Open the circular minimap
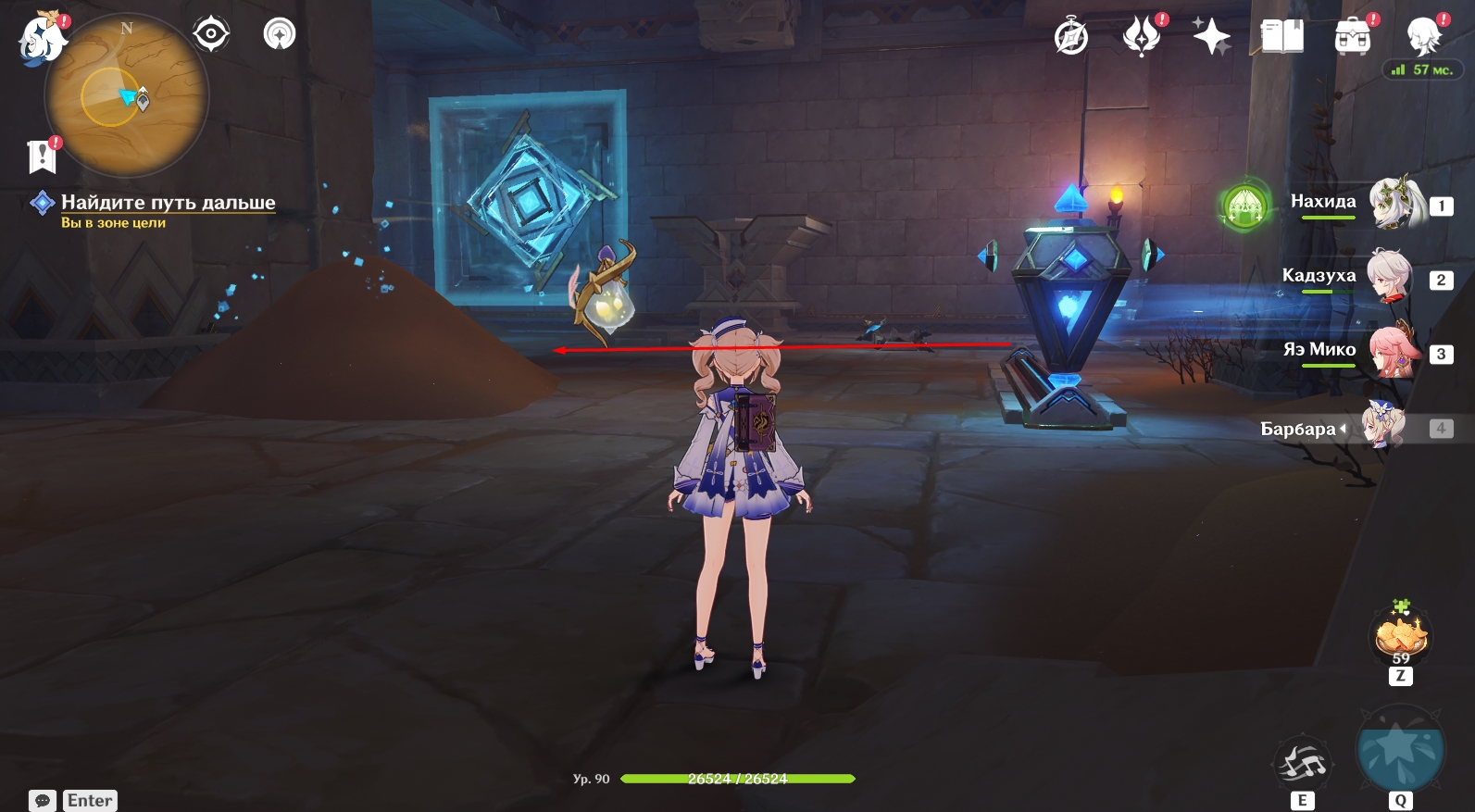Viewport: 1475px width, 812px height. click(127, 95)
